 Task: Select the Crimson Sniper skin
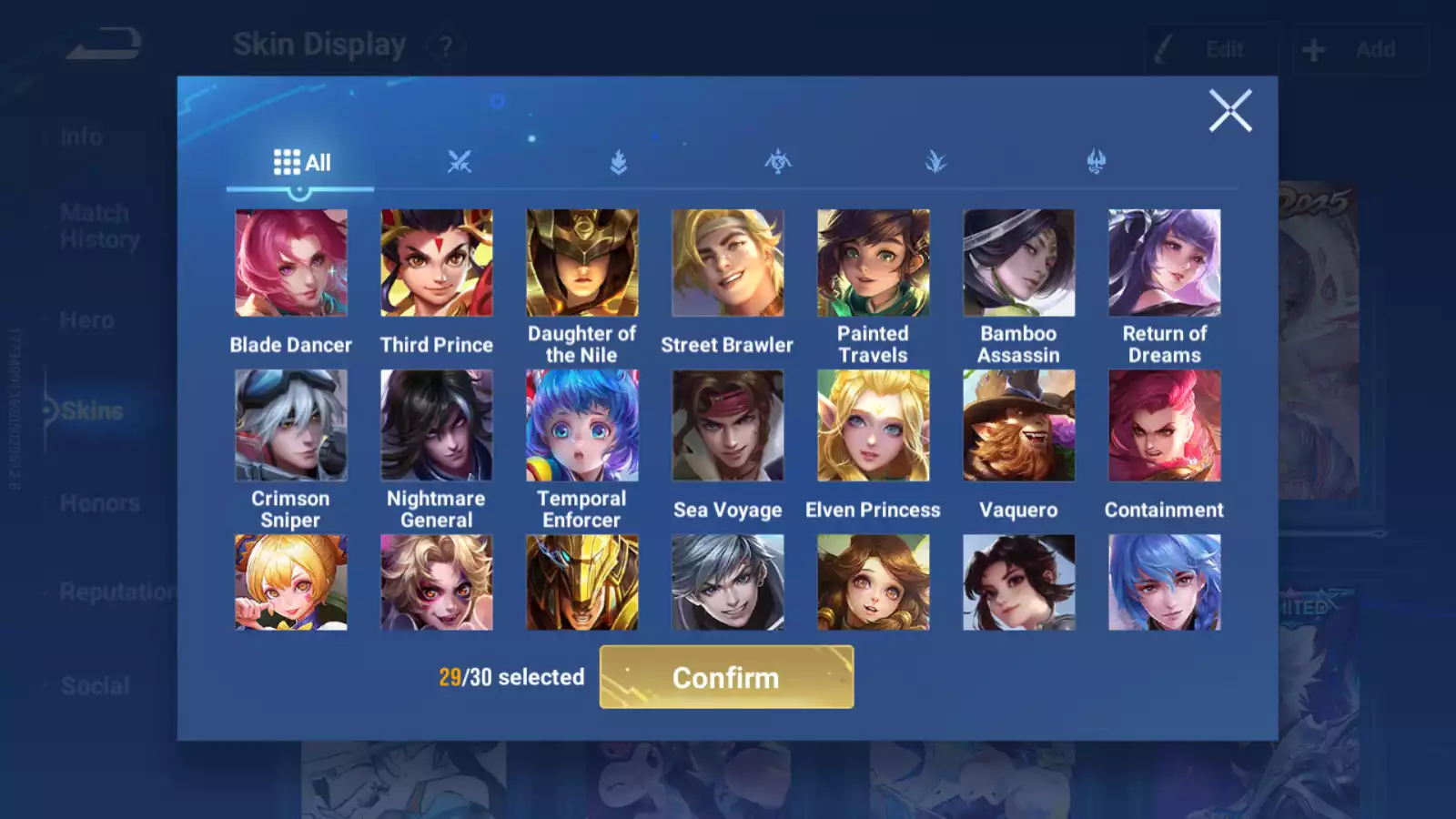[291, 425]
